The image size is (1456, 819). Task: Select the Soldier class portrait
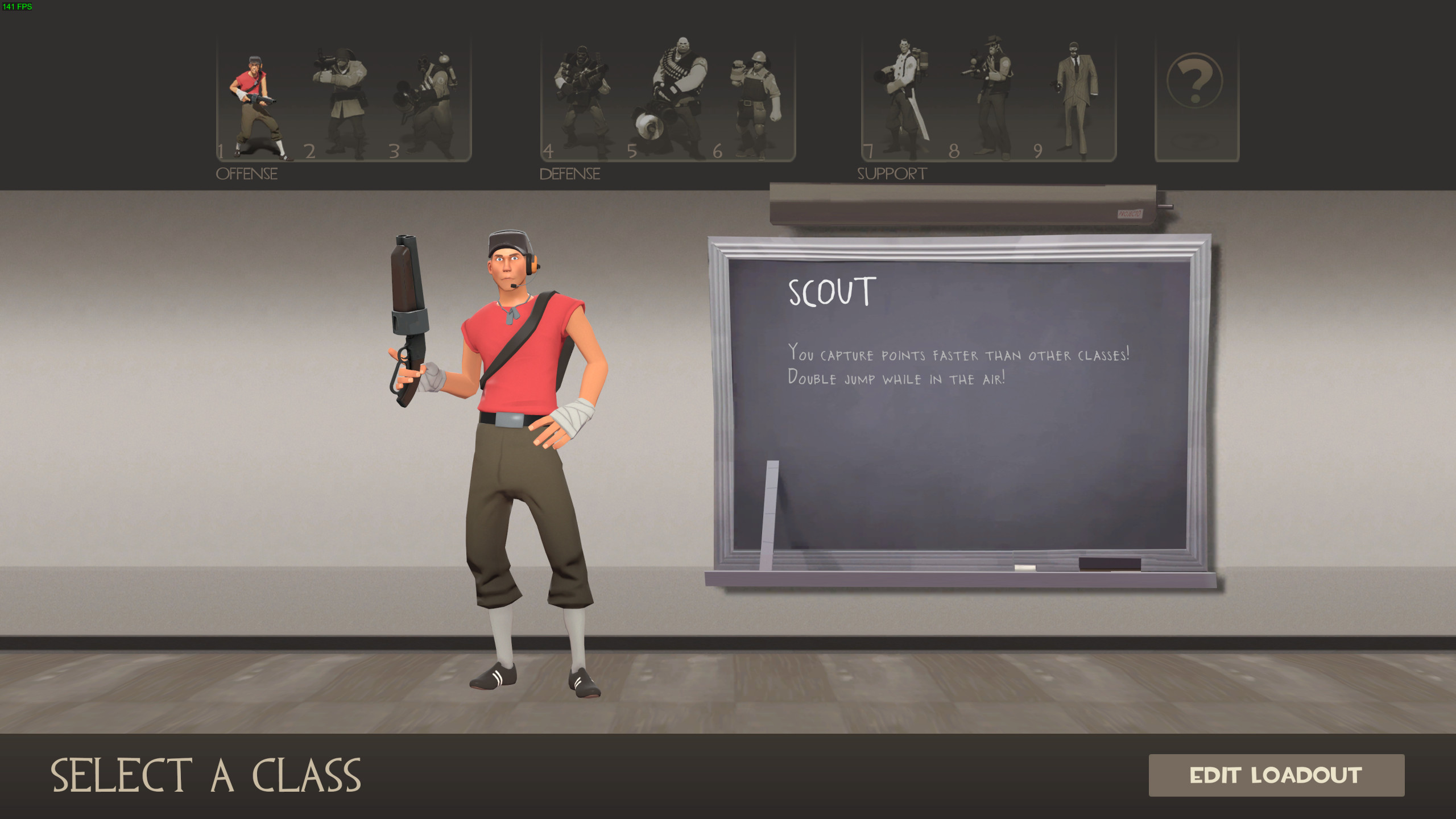click(x=339, y=97)
